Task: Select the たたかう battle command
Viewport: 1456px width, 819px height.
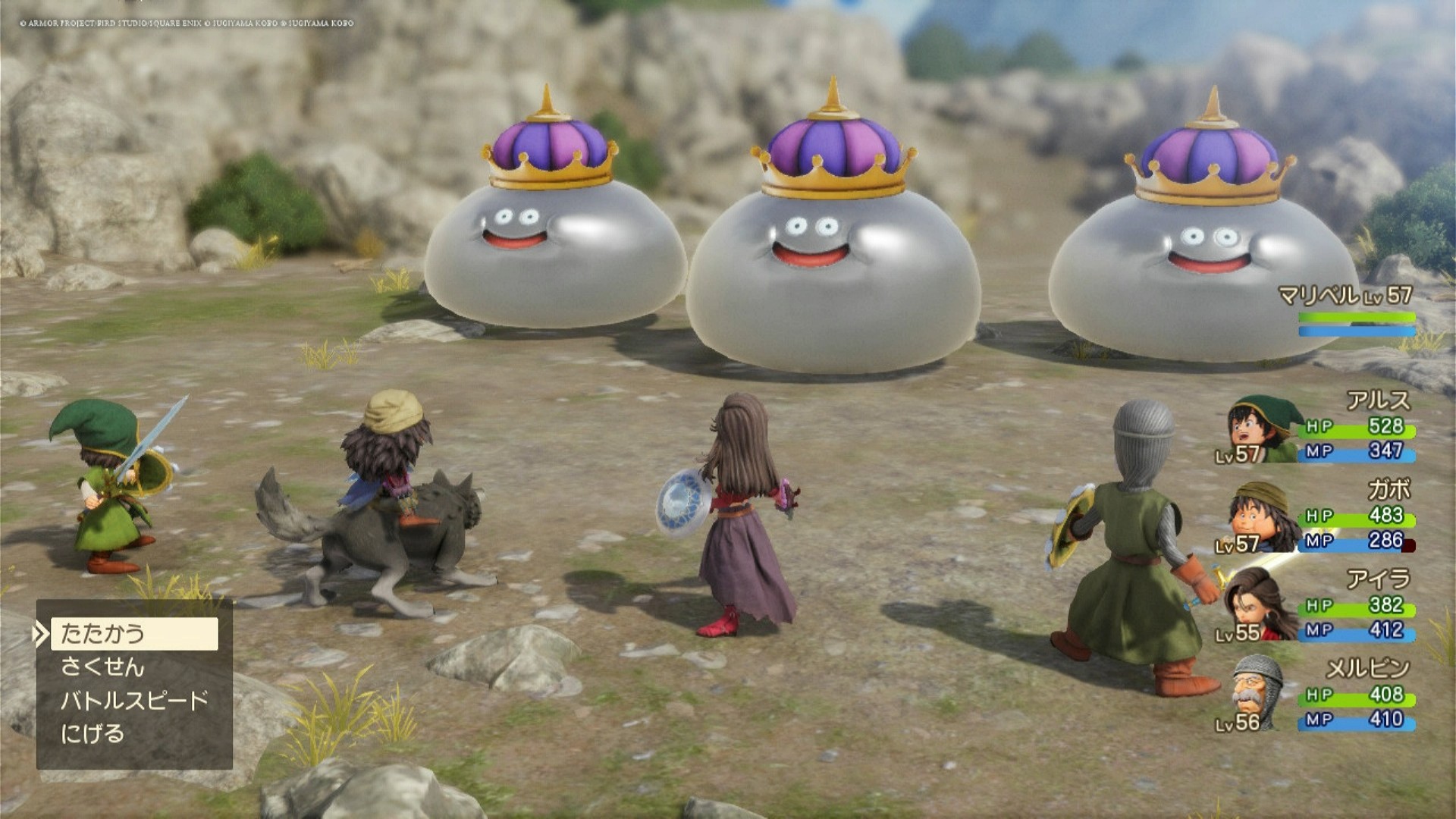Action: 134,634
